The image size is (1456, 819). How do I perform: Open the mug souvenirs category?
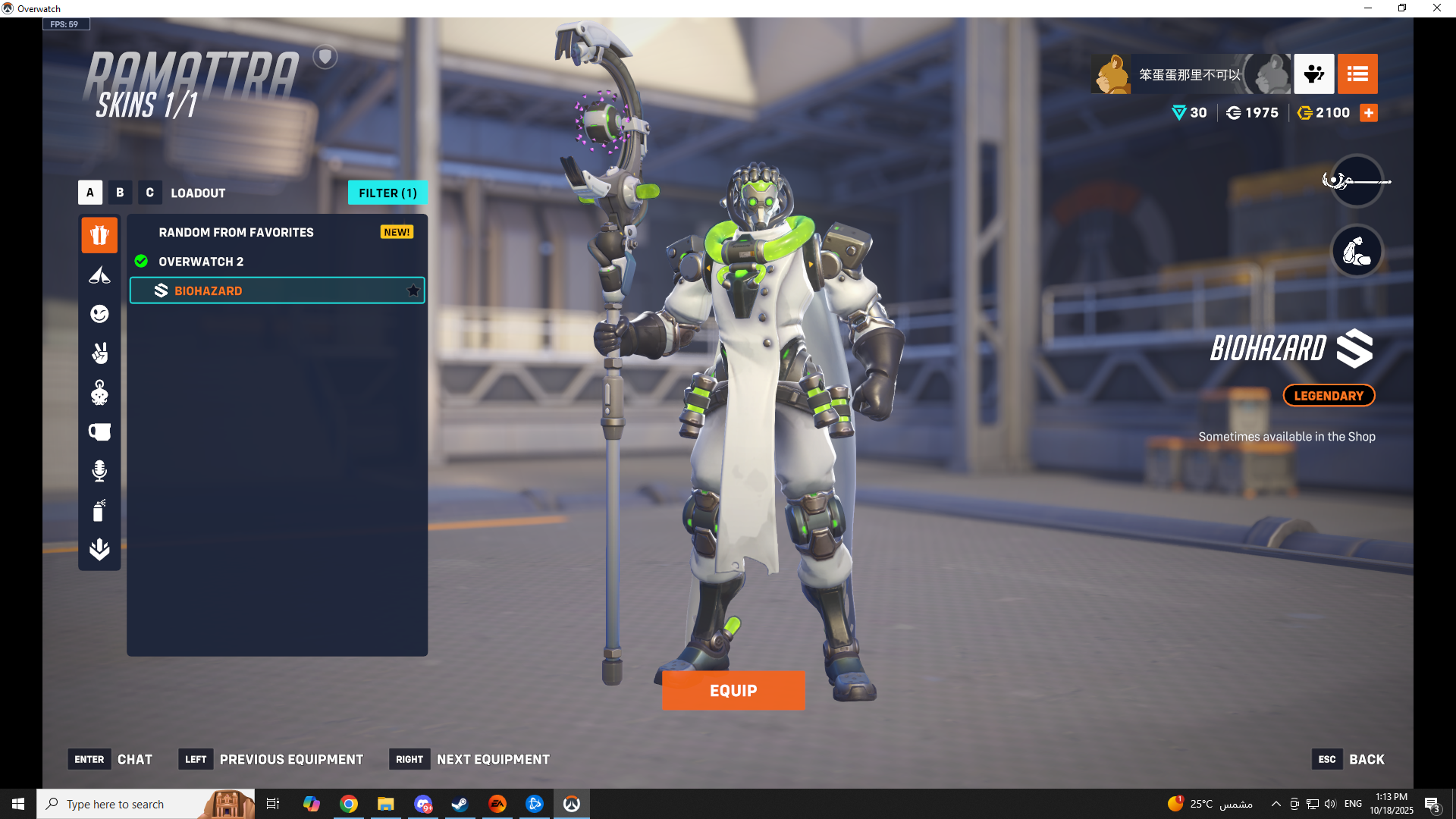[99, 432]
